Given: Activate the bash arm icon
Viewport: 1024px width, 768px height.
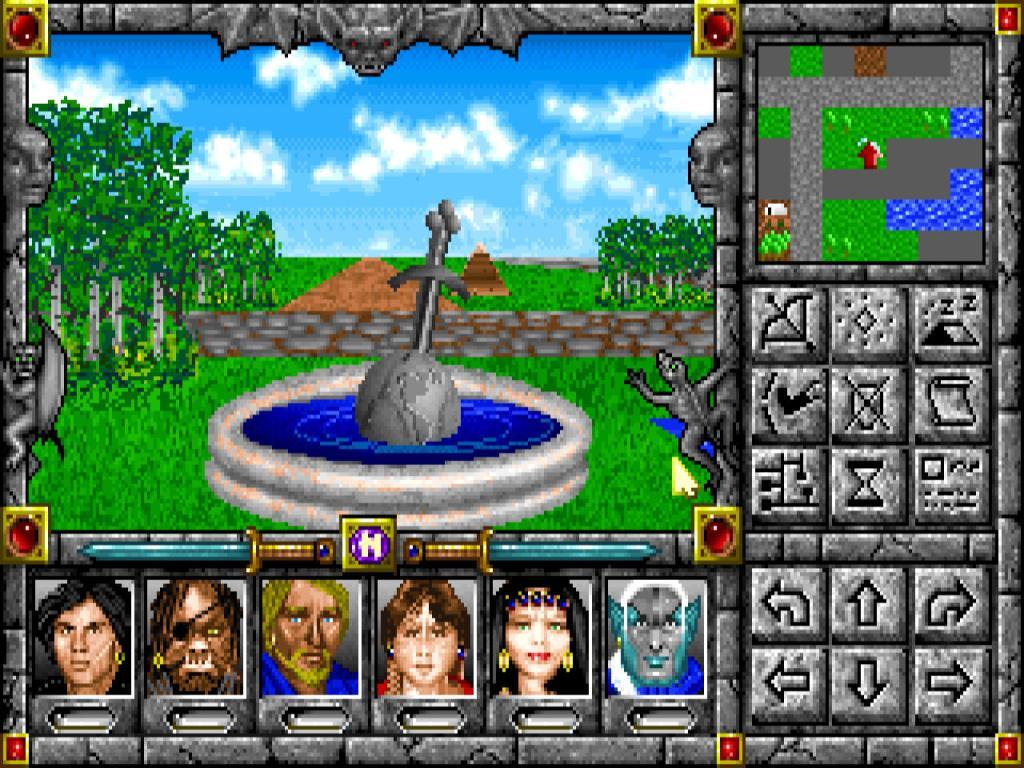Looking at the screenshot, I should (789, 405).
